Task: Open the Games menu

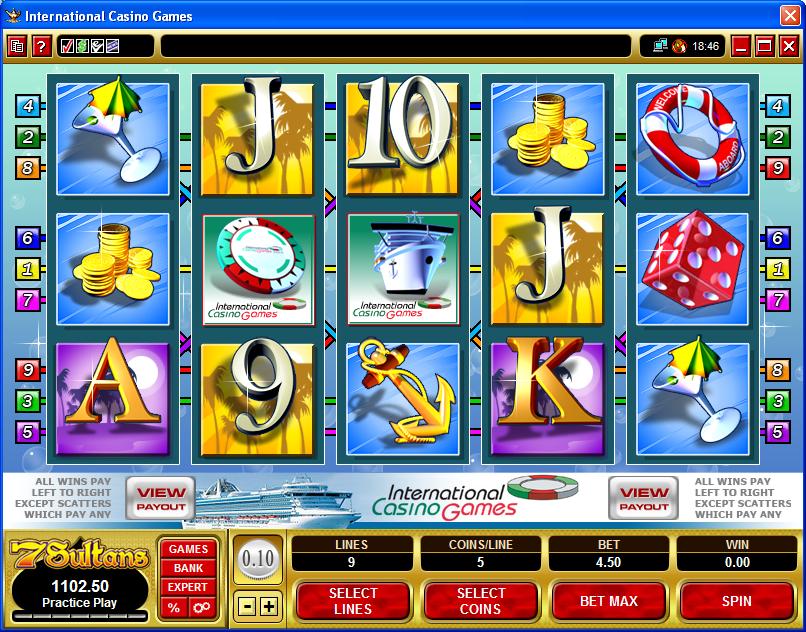Action: (188, 549)
